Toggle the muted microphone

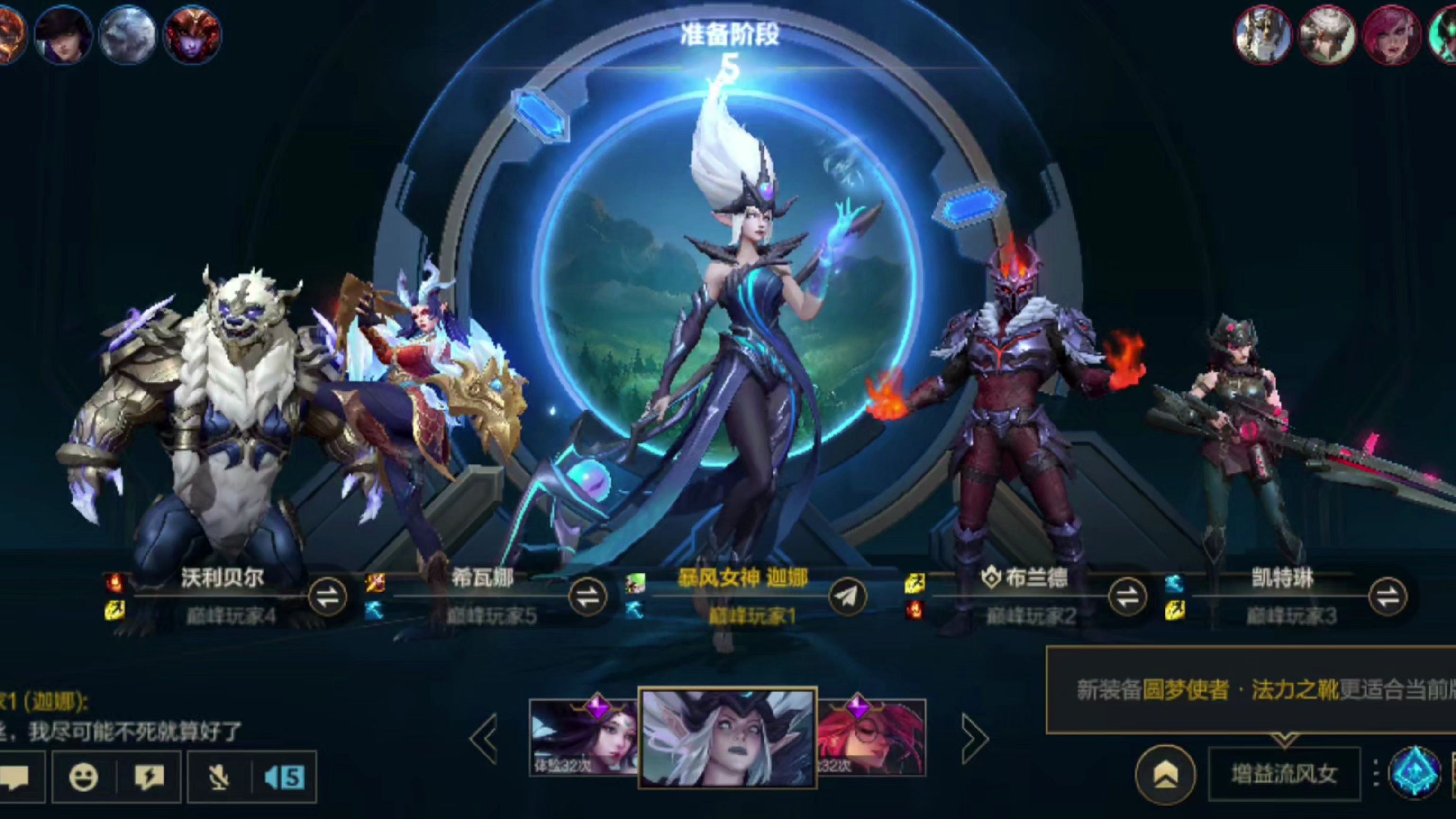pyautogui.click(x=219, y=778)
